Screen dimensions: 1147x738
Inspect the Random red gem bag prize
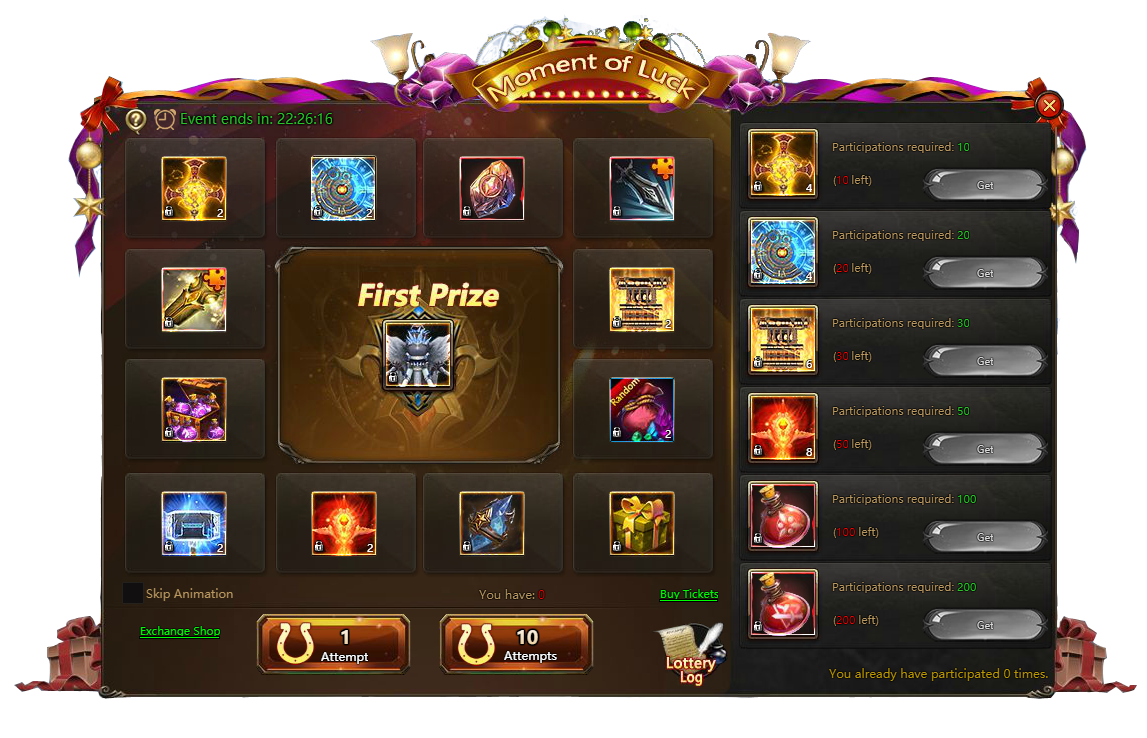(x=642, y=409)
